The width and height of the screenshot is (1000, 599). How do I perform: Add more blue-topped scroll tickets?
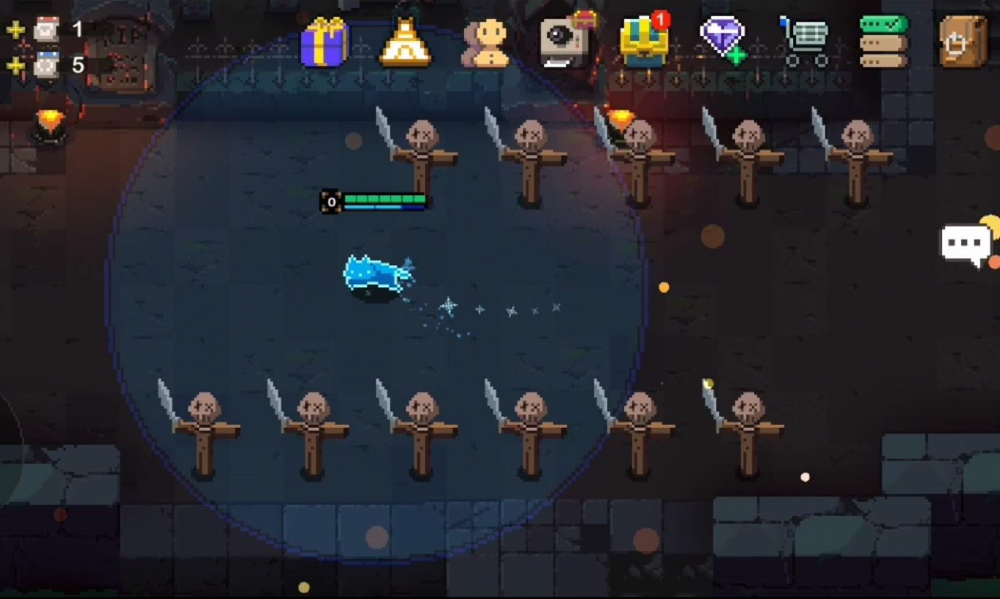coord(16,66)
